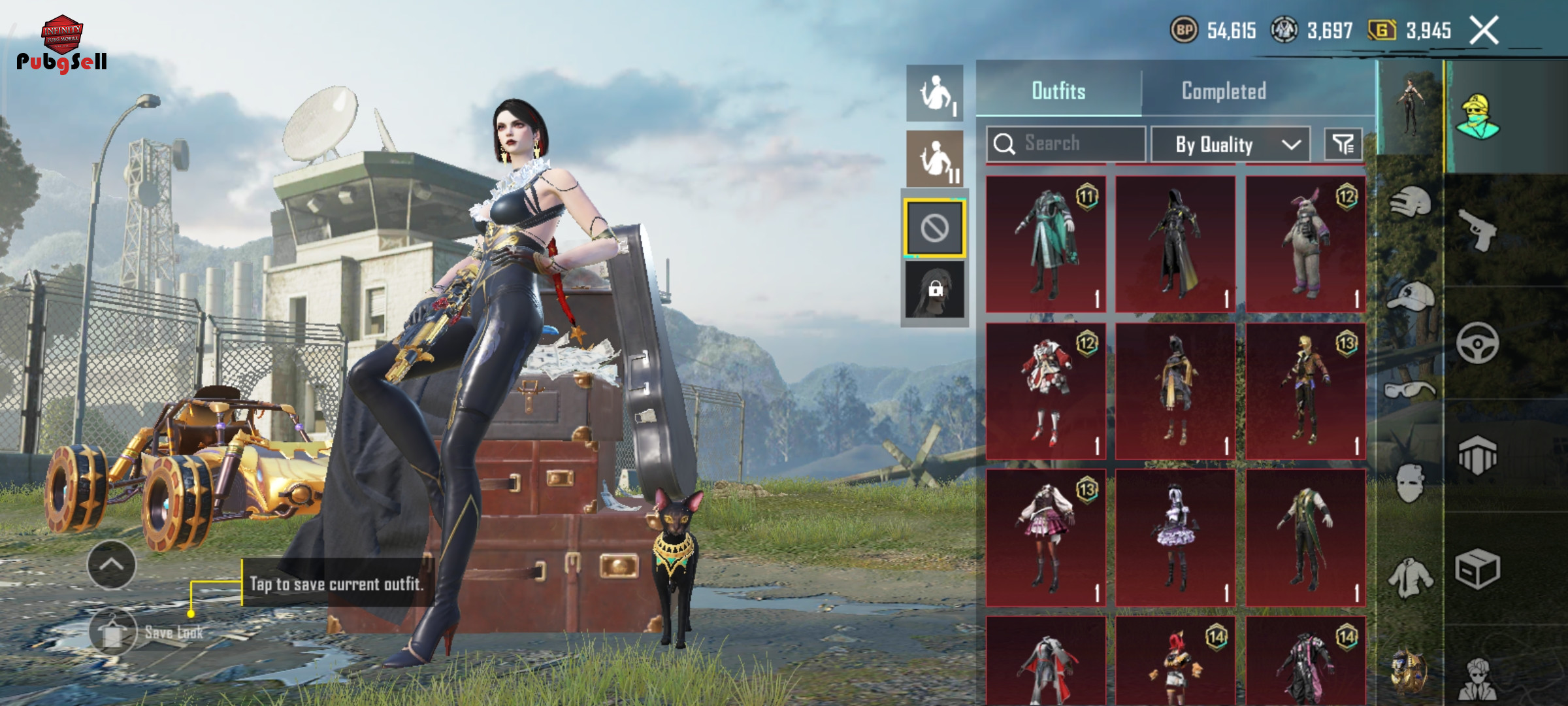Select the purple frilly dress outfit
1568x706 pixels.
tap(1175, 537)
